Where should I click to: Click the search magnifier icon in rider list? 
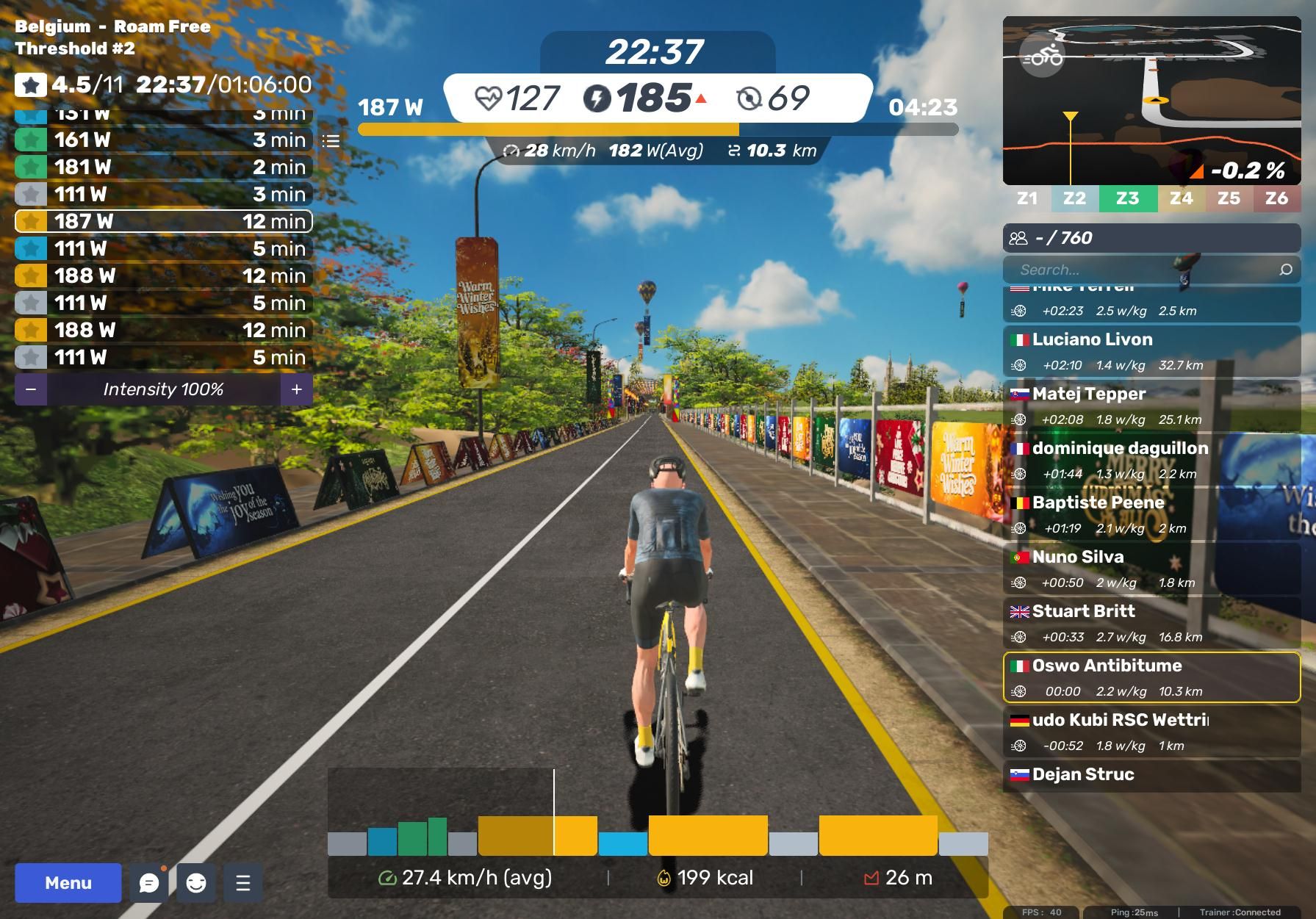tap(1286, 270)
